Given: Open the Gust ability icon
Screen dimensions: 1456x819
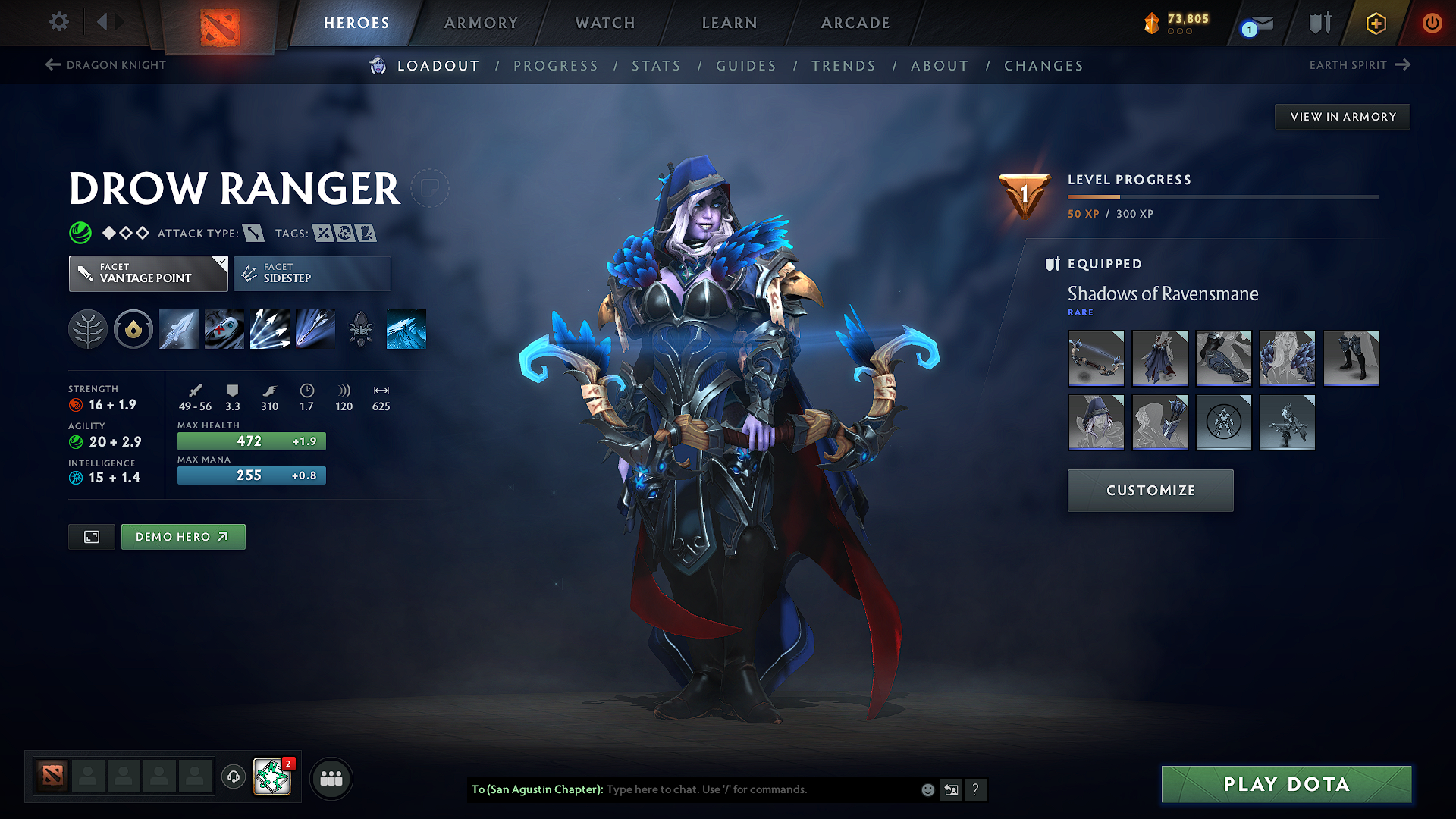Looking at the screenshot, I should click(224, 329).
